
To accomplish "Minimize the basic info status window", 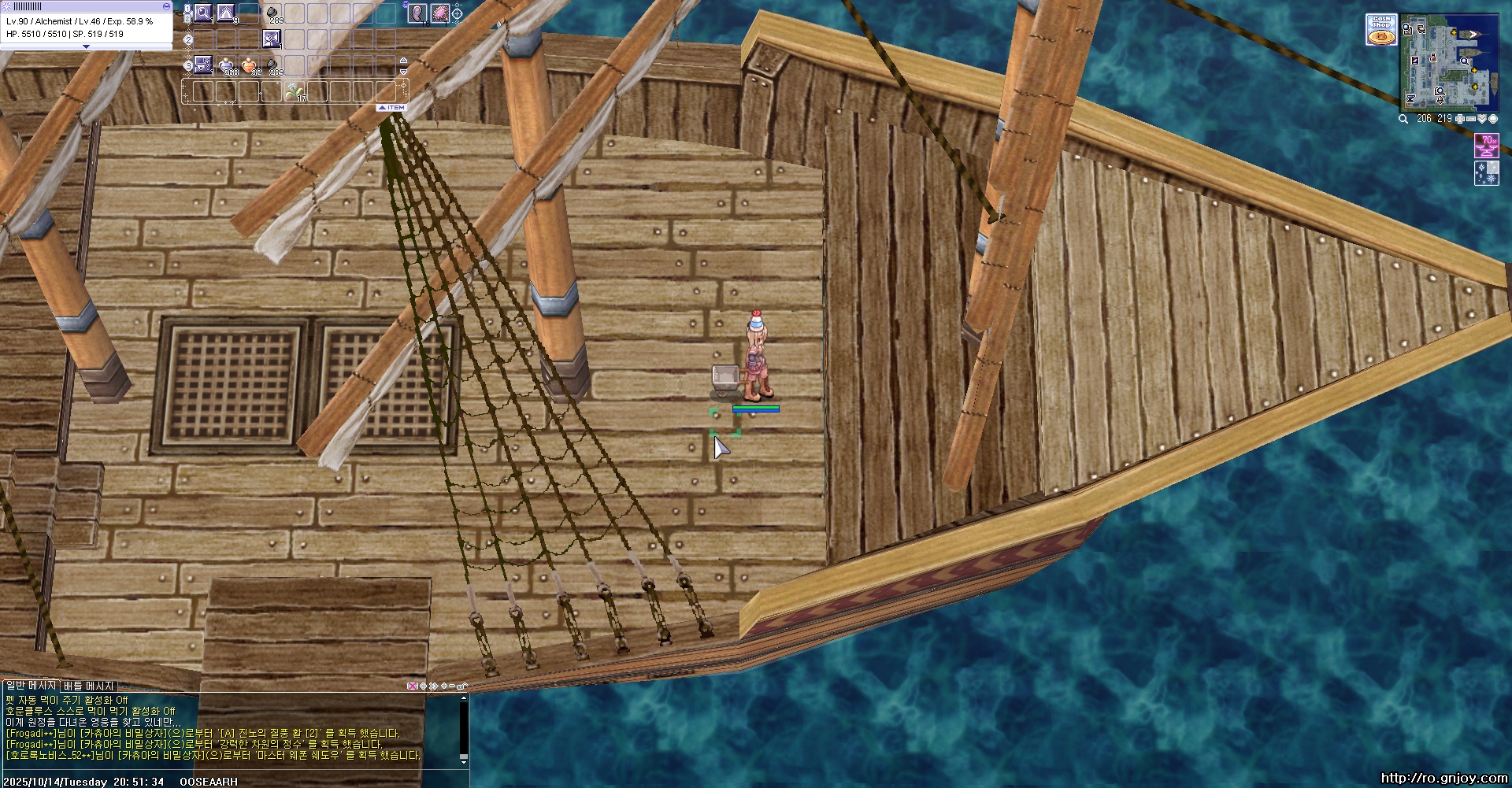I will tap(165, 6).
